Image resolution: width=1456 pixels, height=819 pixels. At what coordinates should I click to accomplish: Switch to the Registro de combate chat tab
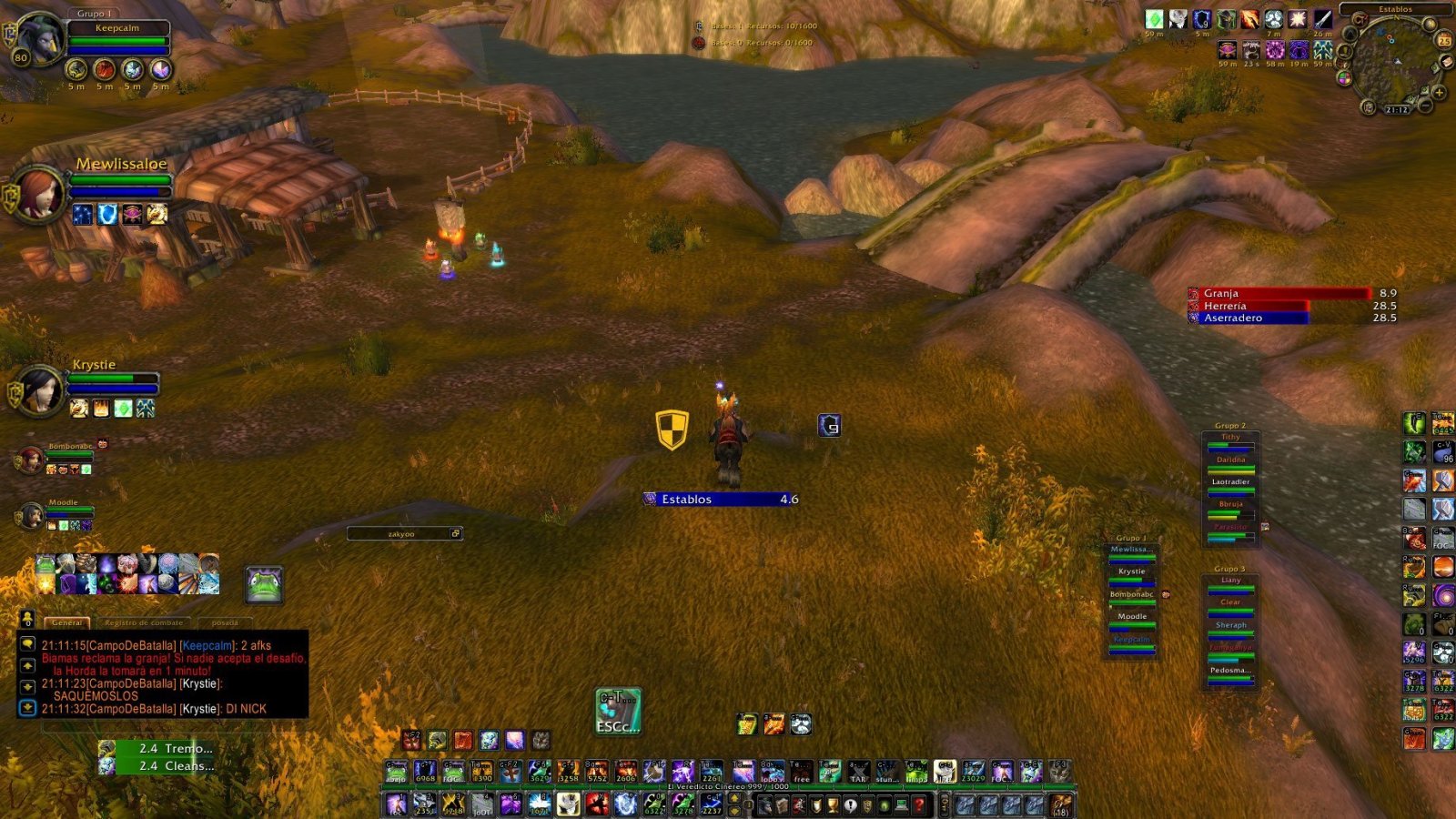(x=146, y=622)
